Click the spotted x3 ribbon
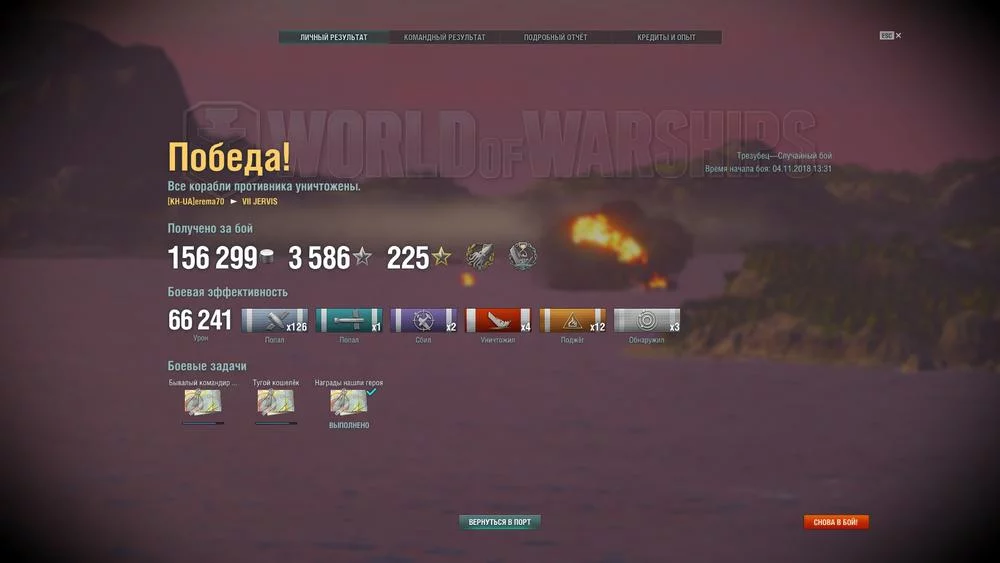 tap(647, 321)
